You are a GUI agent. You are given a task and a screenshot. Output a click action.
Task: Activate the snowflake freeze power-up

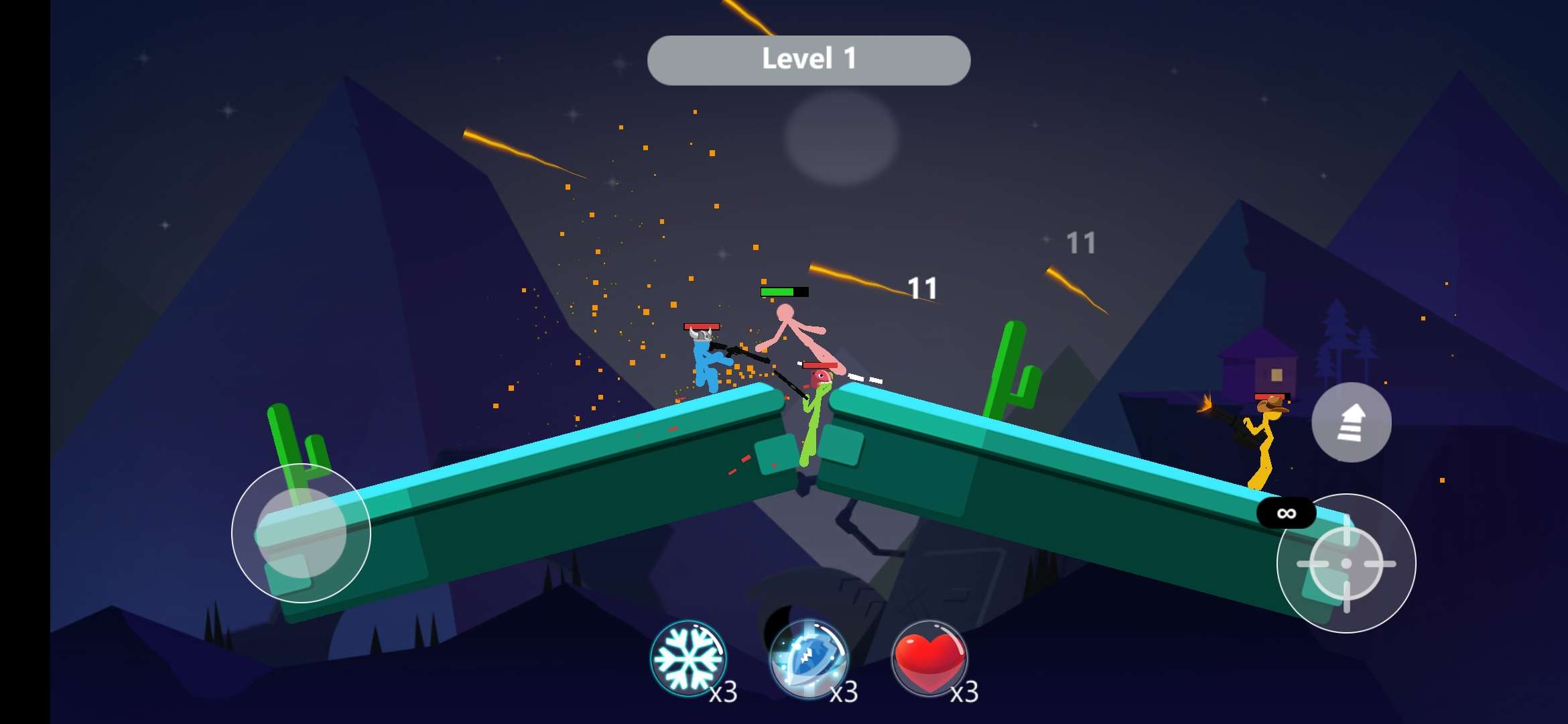[x=688, y=658]
